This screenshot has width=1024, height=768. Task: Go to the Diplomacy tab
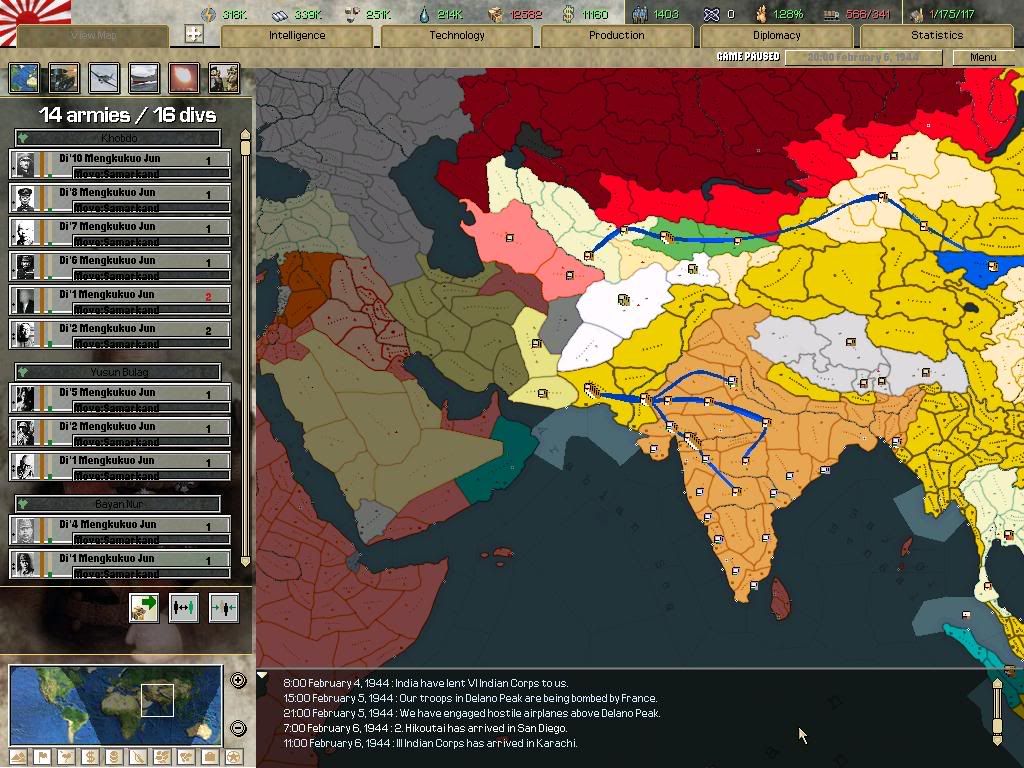[777, 35]
